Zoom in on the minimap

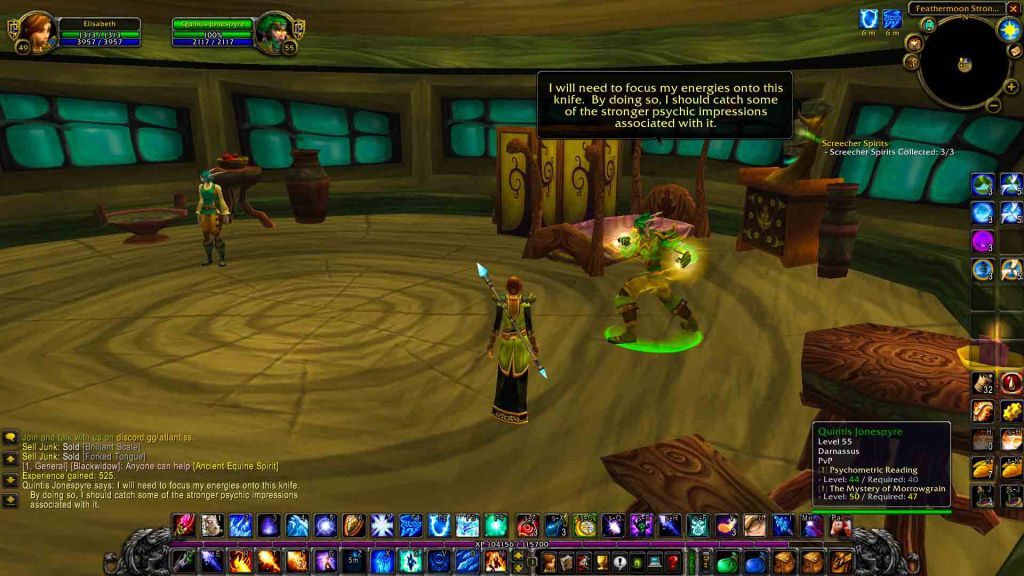point(1011,87)
